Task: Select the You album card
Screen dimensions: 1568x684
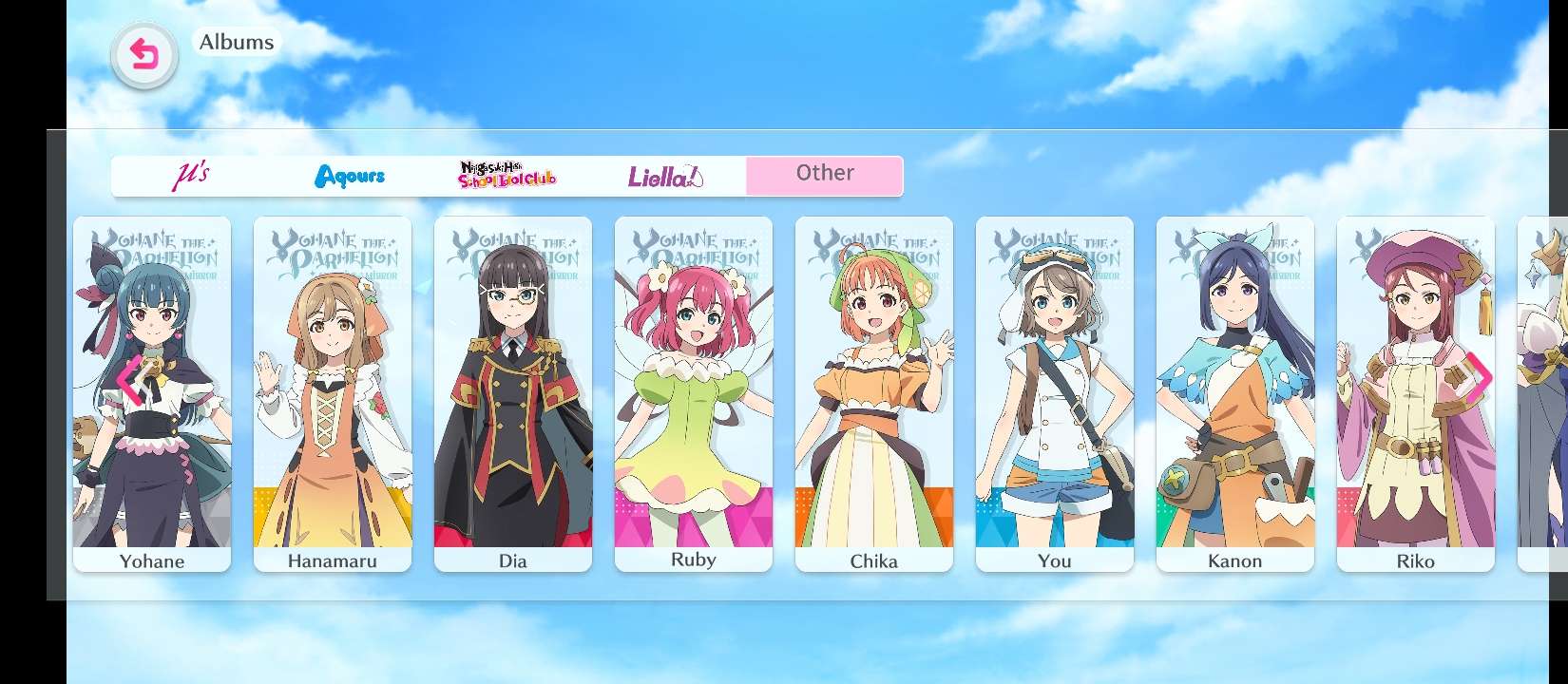Action: [1055, 394]
